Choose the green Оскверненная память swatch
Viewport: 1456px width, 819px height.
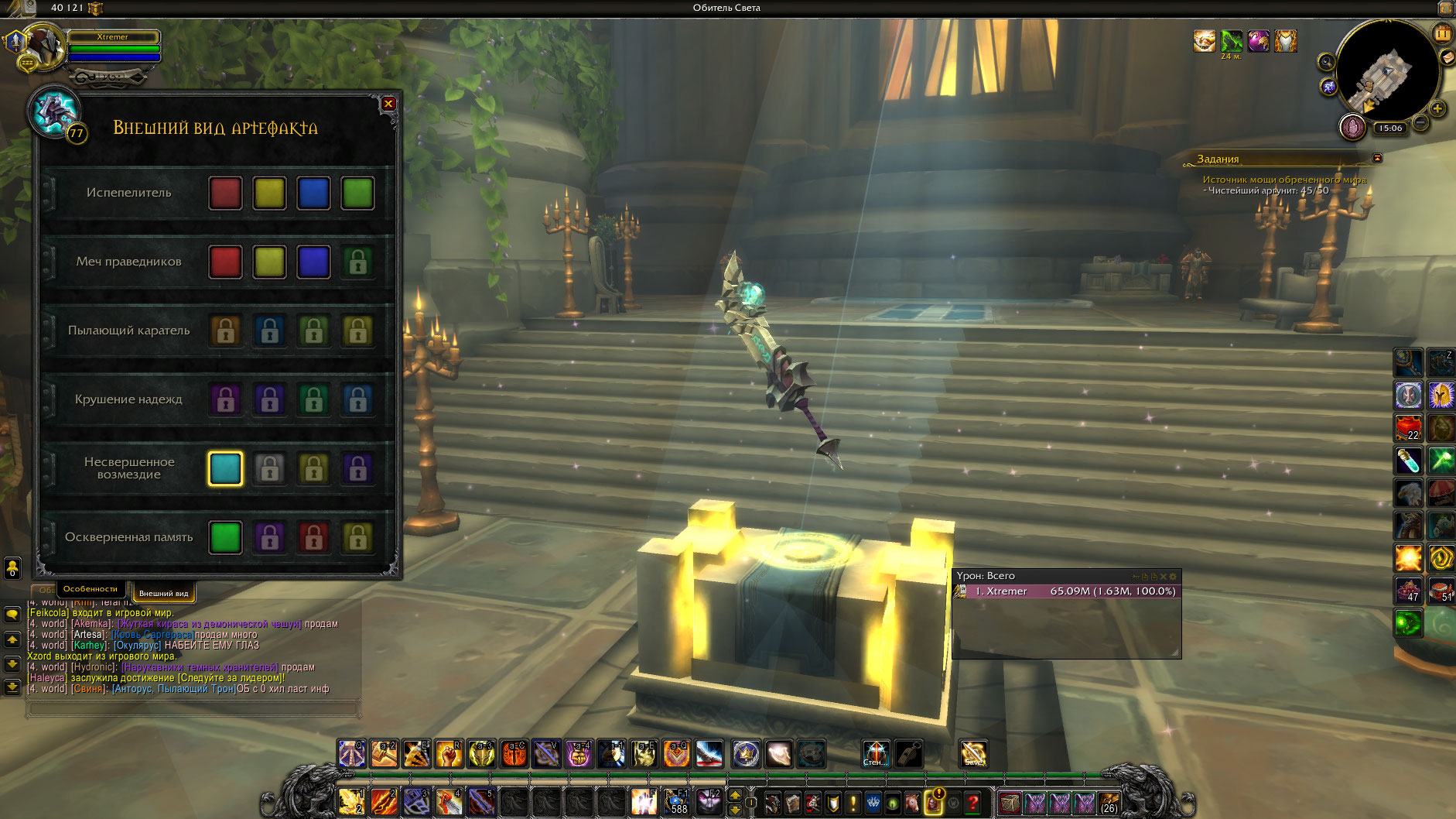coord(225,537)
